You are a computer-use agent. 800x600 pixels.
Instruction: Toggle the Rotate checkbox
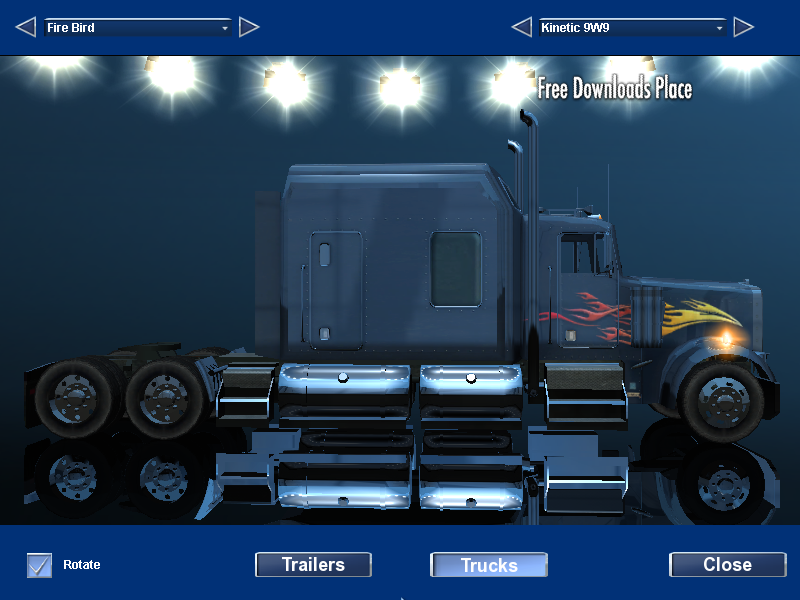pyautogui.click(x=40, y=565)
